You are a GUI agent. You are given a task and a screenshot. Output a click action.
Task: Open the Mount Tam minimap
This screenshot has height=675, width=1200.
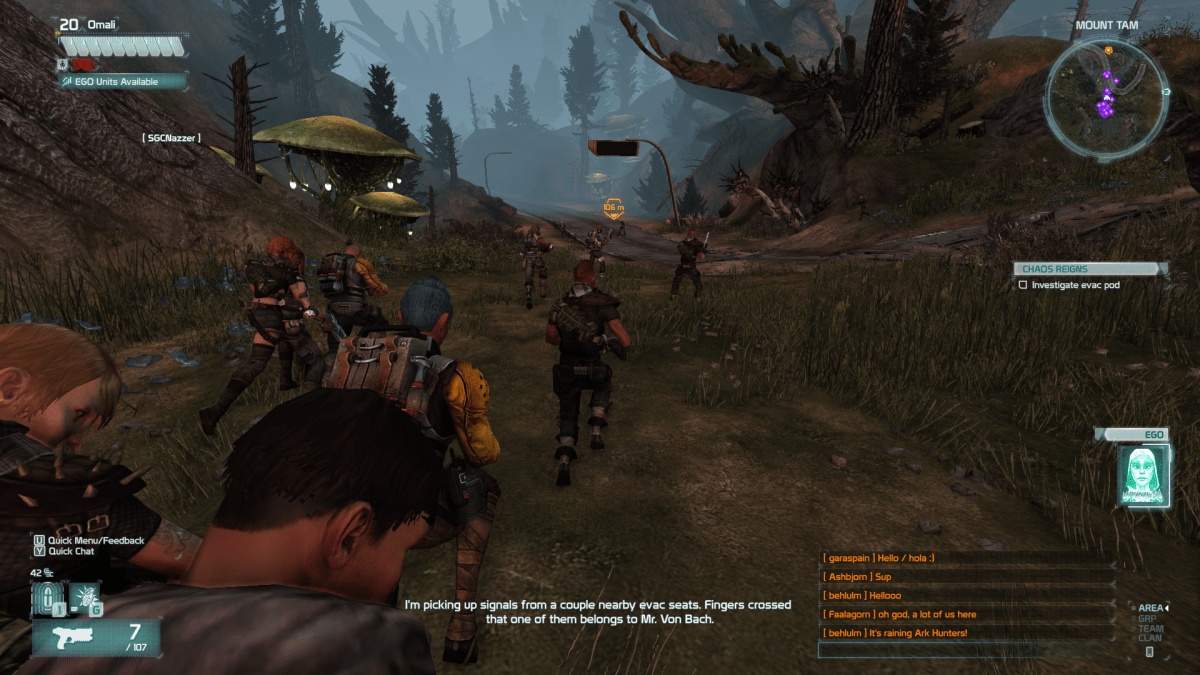(x=1106, y=98)
